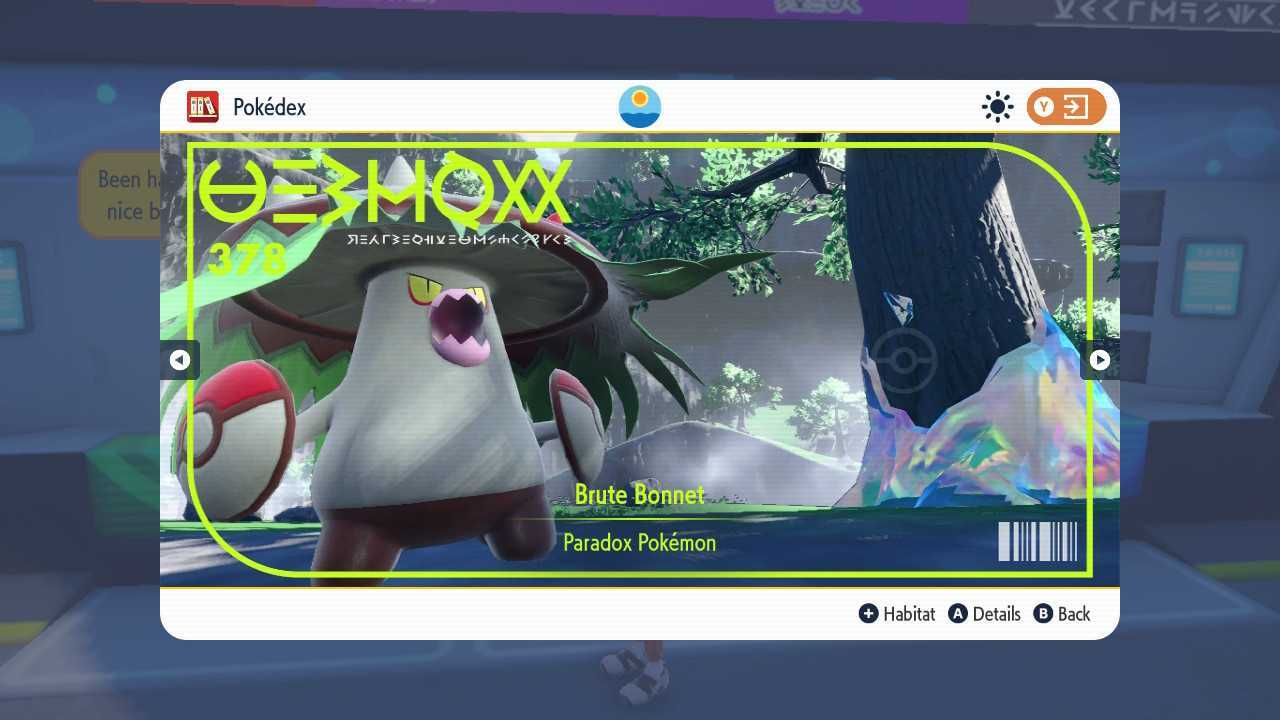
Task: Advance to next Pokédex entry with right arrow
Action: [1099, 360]
